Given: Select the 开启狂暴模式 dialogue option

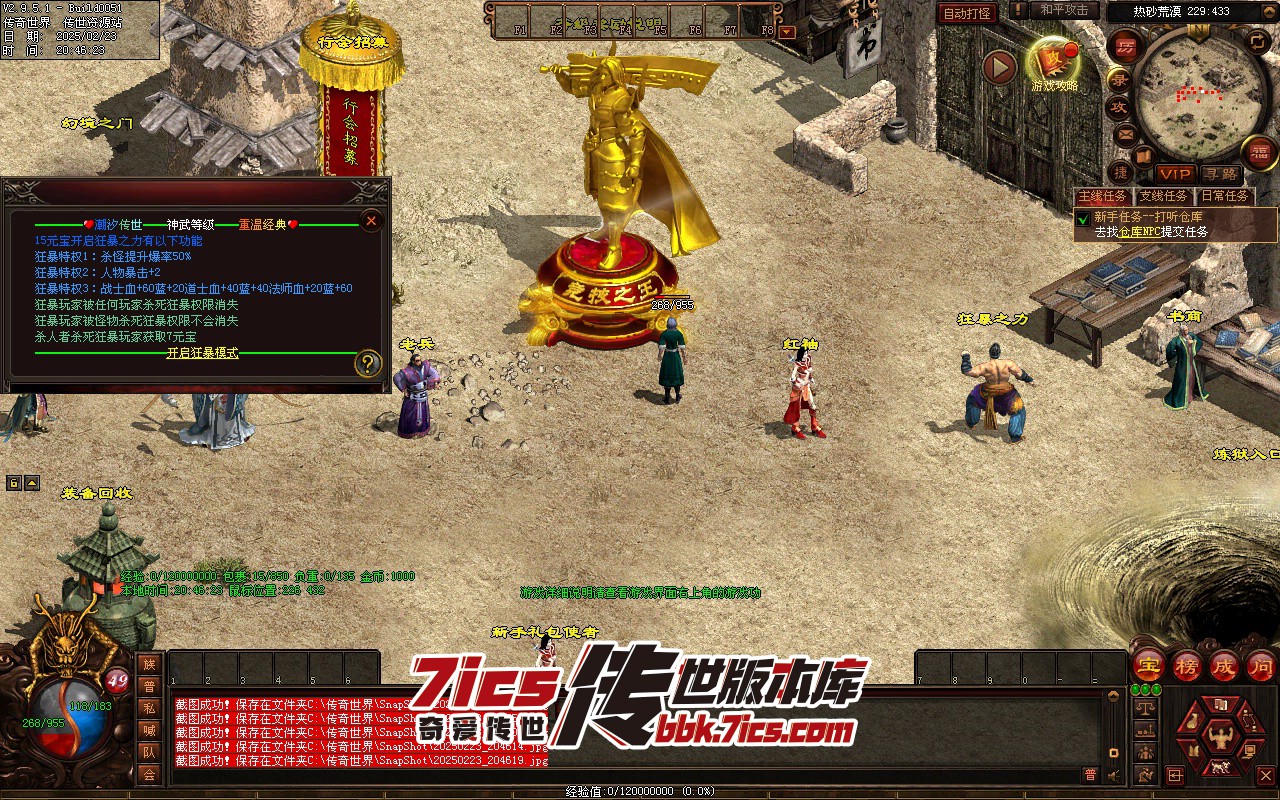Looking at the screenshot, I should [x=202, y=353].
